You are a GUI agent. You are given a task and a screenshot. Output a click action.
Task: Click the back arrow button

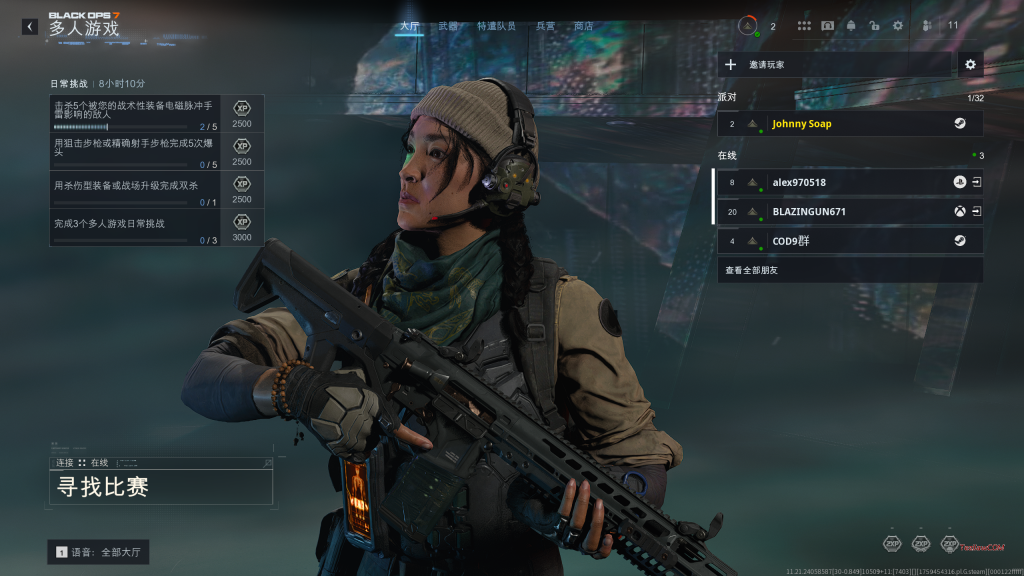(30, 27)
